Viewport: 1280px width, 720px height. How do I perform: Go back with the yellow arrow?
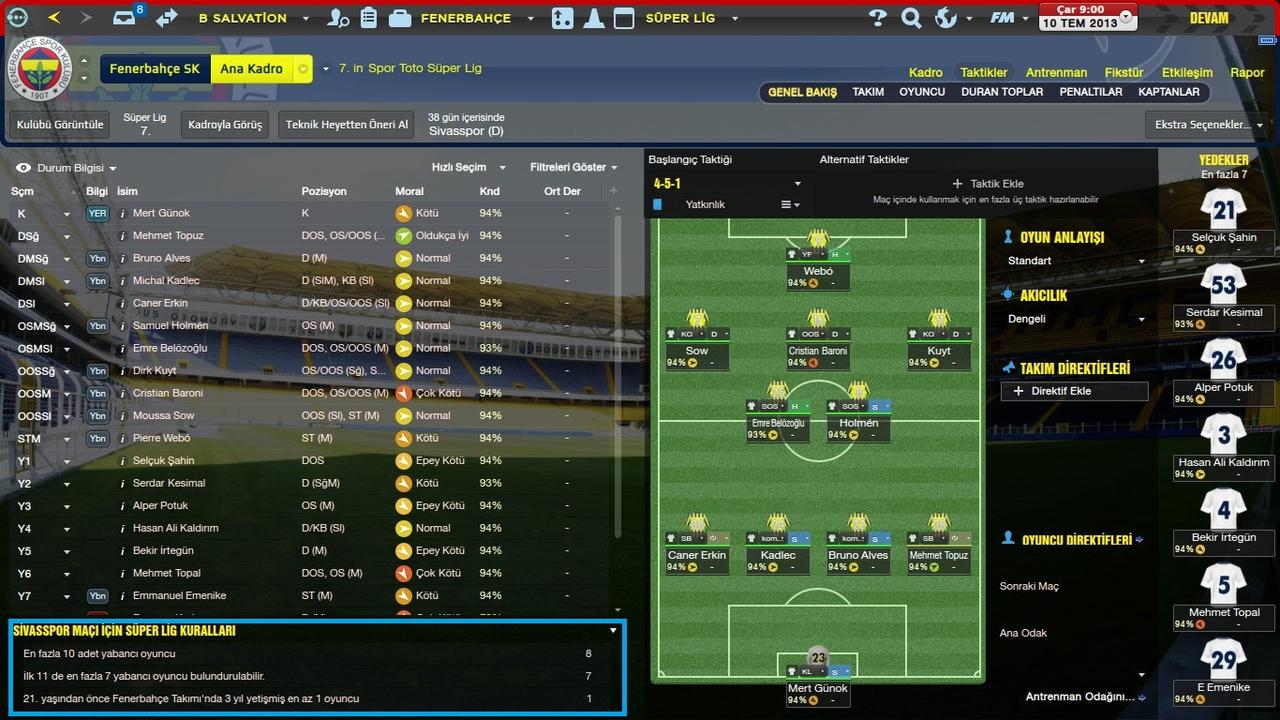[x=54, y=18]
